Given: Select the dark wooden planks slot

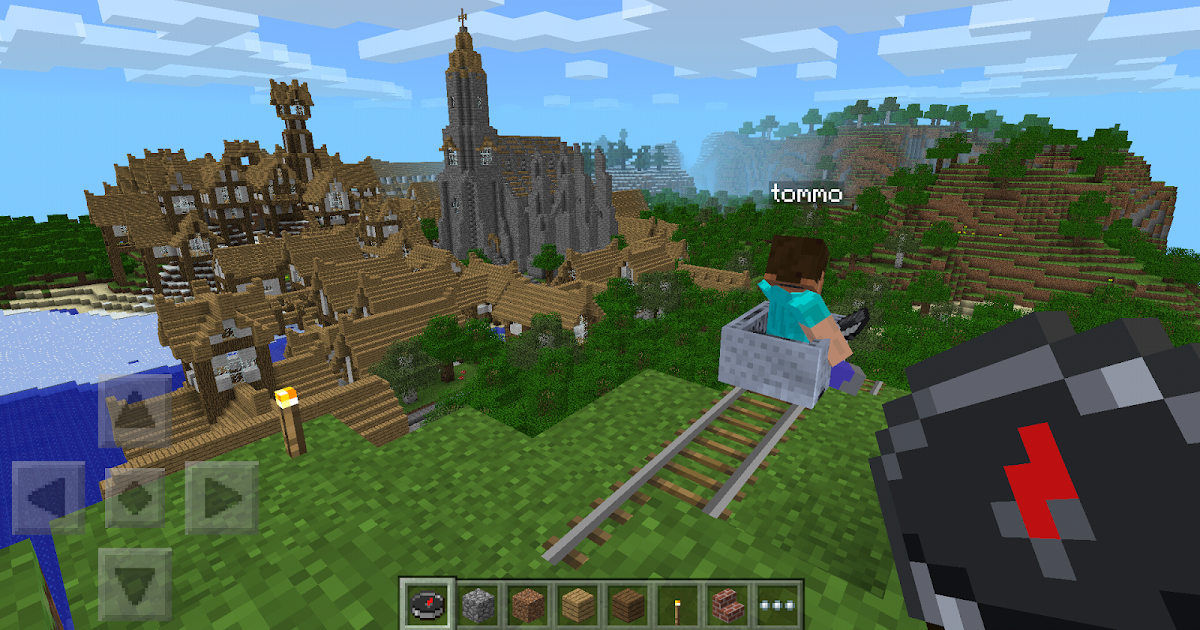Looking at the screenshot, I should coord(627,605).
